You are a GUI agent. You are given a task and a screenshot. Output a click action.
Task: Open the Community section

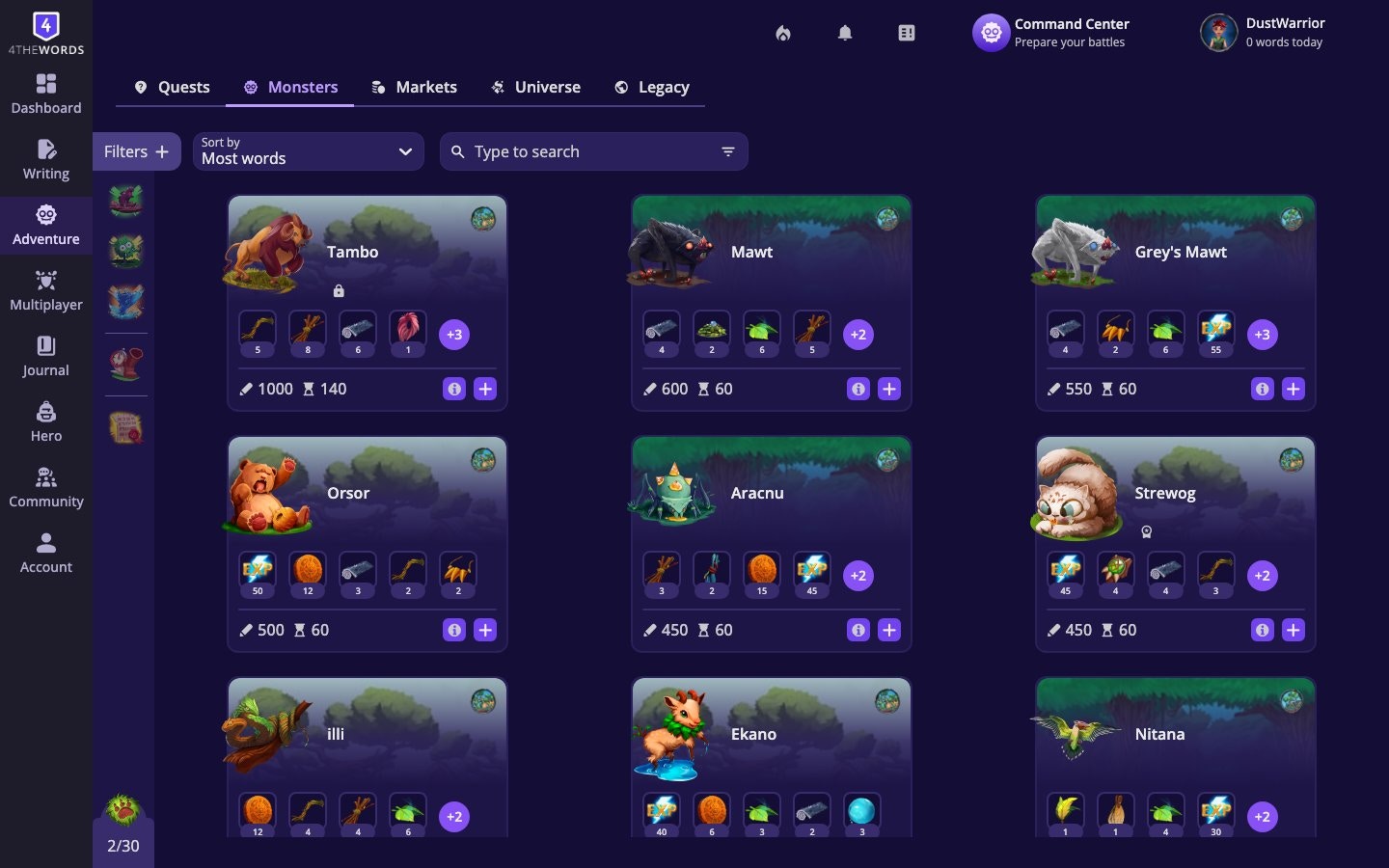tap(45, 488)
